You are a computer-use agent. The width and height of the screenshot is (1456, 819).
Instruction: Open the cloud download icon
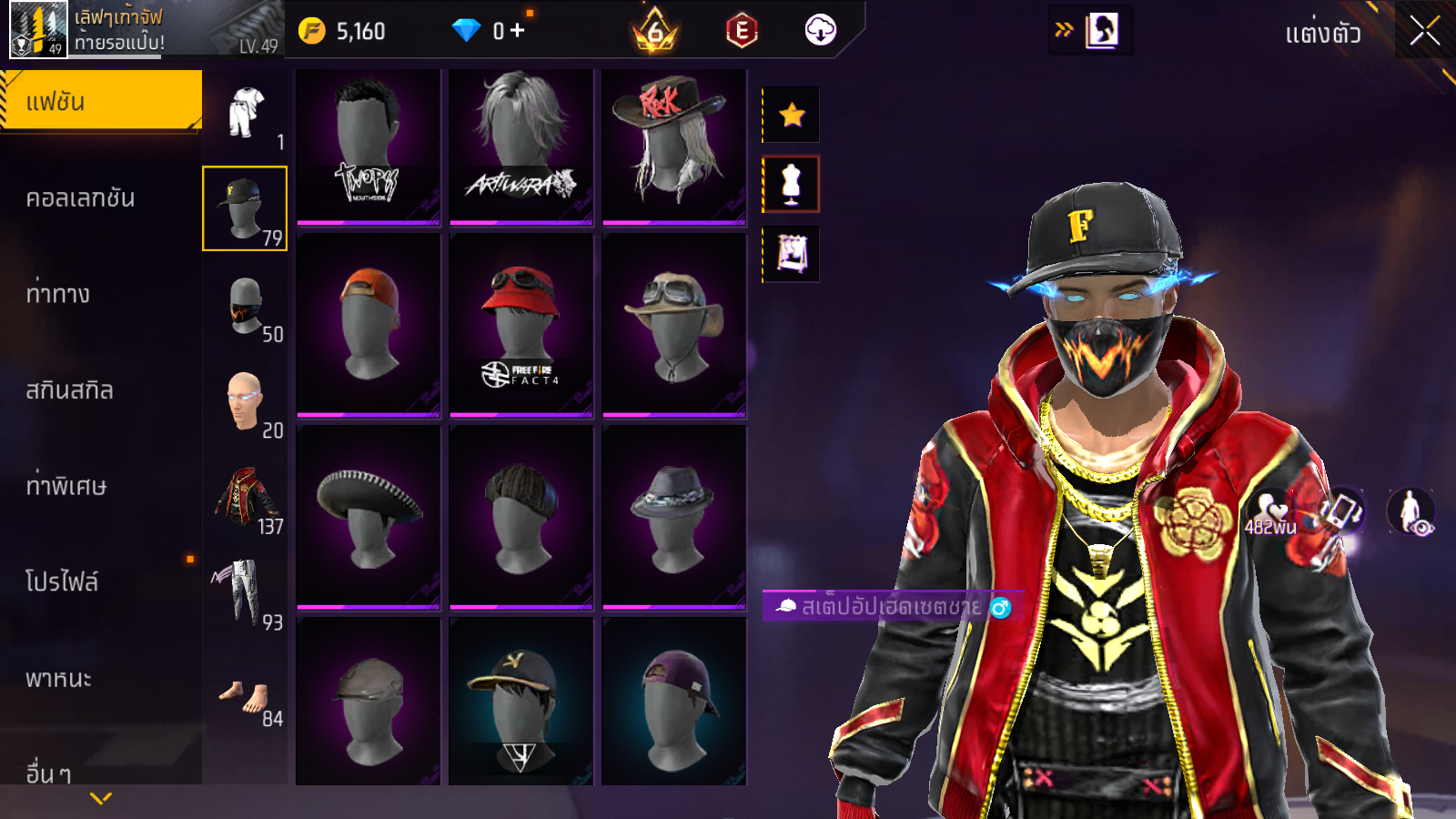tap(820, 31)
